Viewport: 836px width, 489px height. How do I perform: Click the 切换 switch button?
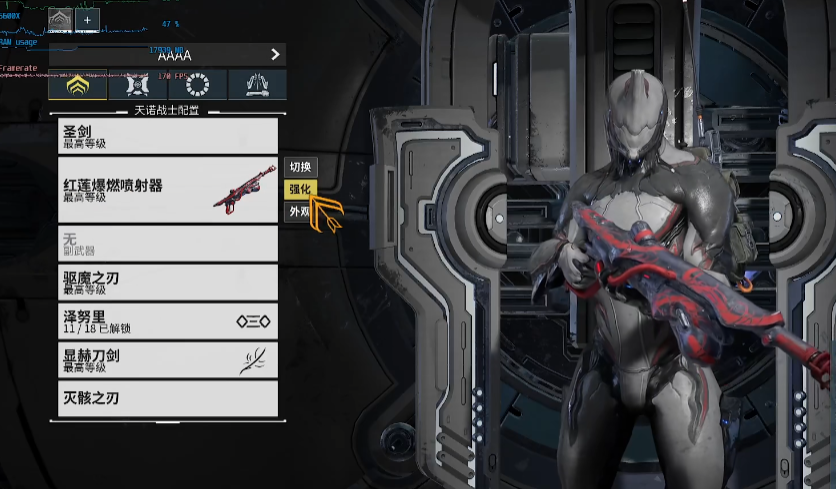[x=301, y=166]
